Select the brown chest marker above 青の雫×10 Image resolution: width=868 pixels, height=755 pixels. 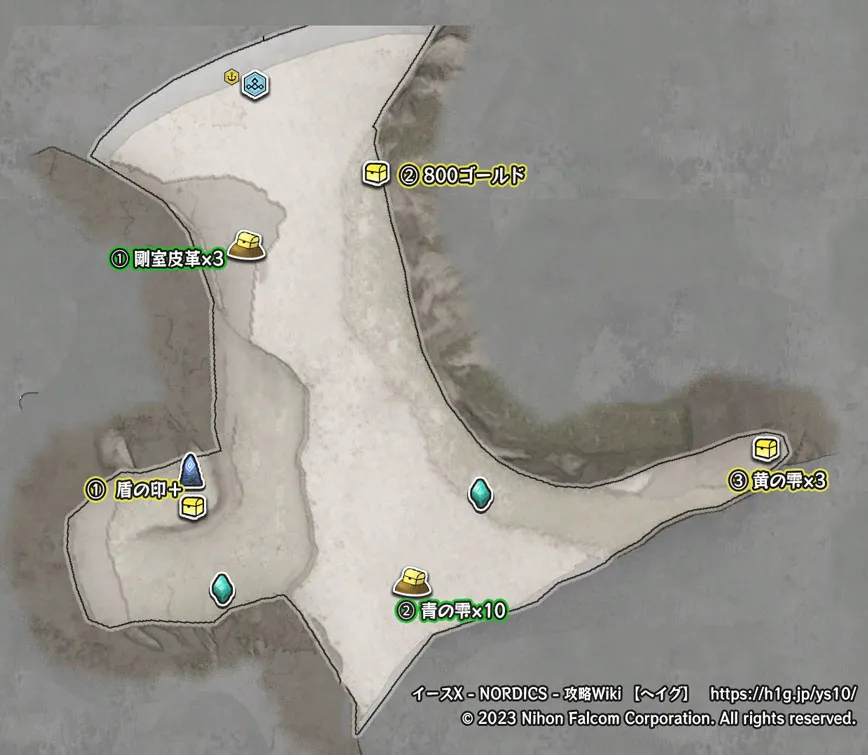pos(411,580)
